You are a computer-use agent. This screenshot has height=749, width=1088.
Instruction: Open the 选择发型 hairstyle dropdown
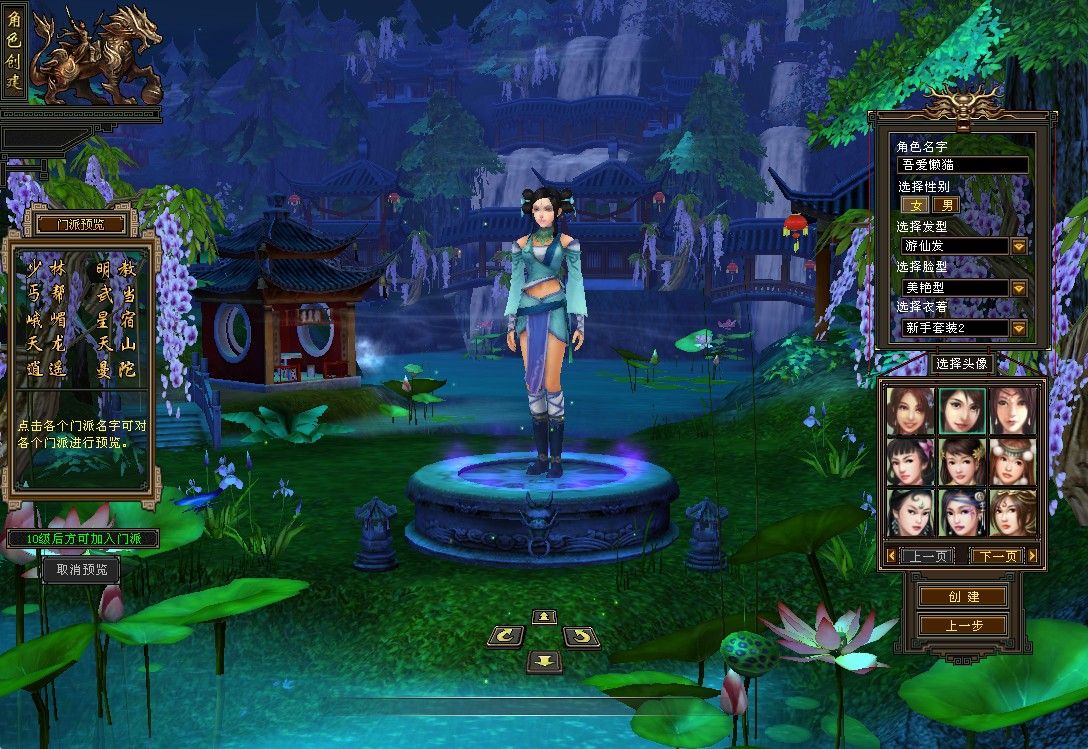[x=1018, y=246]
